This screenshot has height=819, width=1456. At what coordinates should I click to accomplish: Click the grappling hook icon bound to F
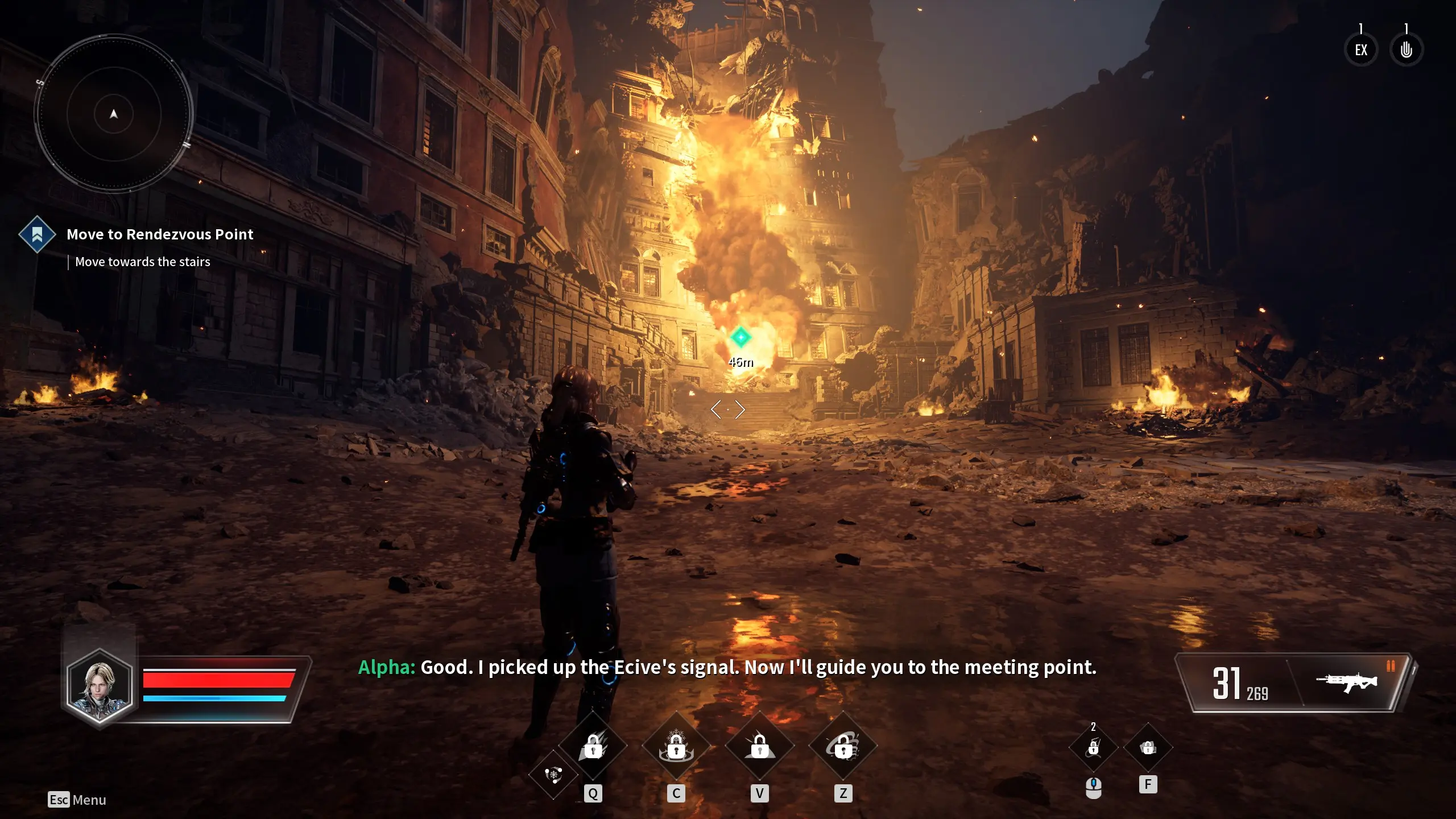(1148, 749)
